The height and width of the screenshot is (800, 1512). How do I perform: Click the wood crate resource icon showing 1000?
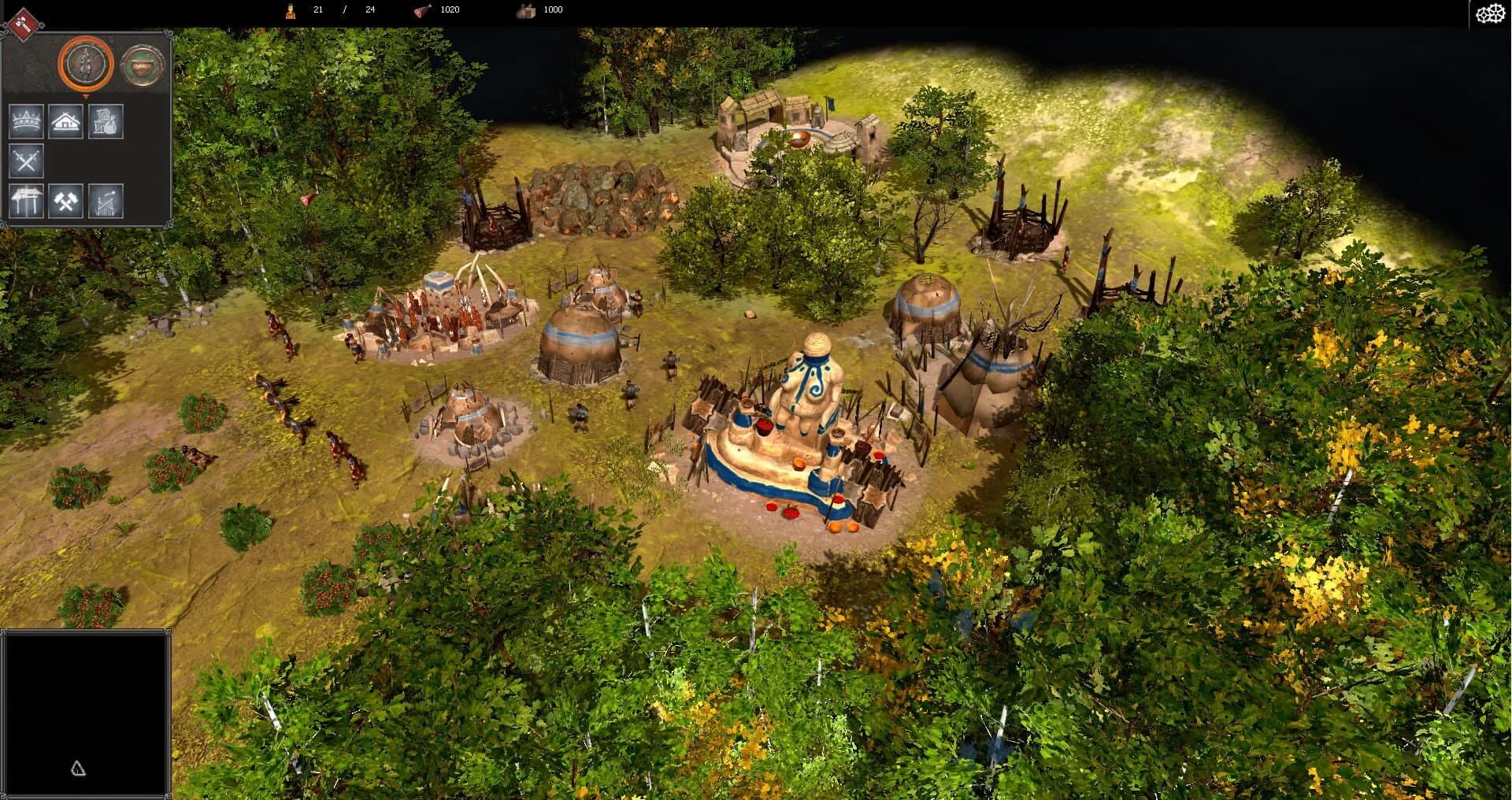click(x=524, y=10)
